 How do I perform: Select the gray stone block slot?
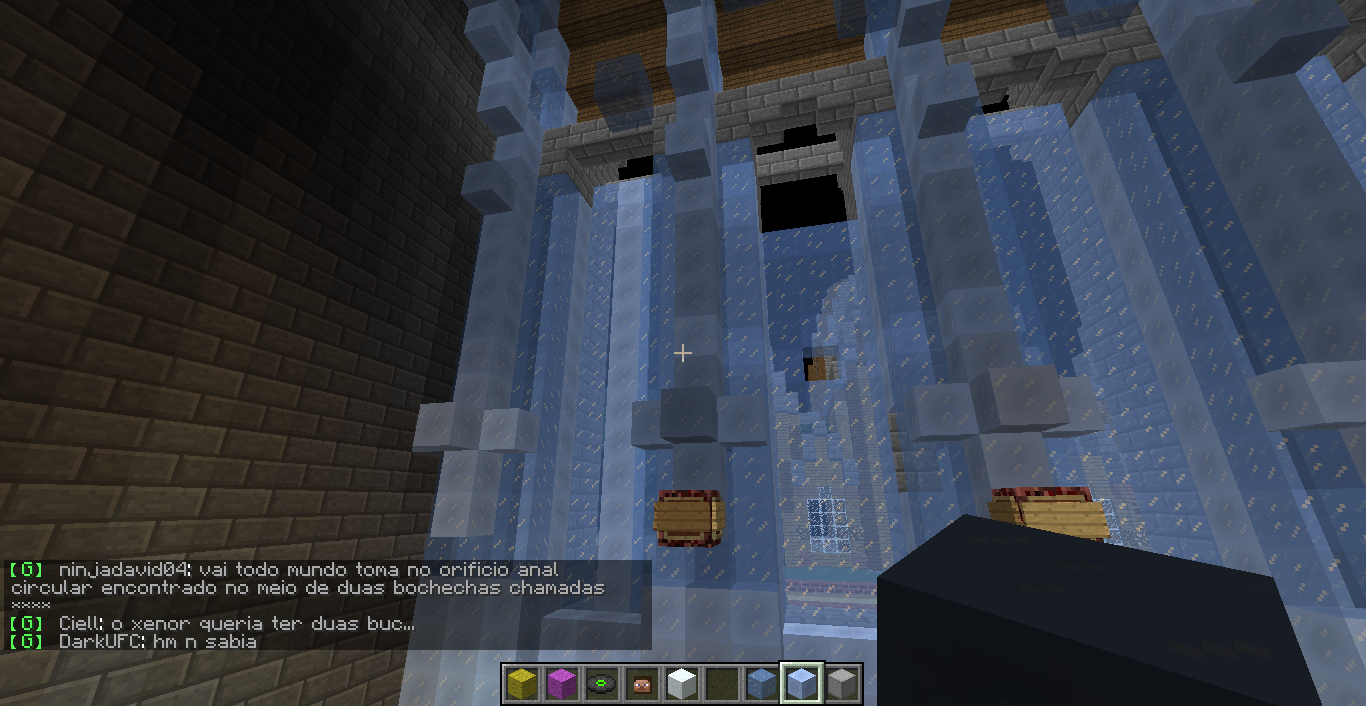(x=842, y=684)
